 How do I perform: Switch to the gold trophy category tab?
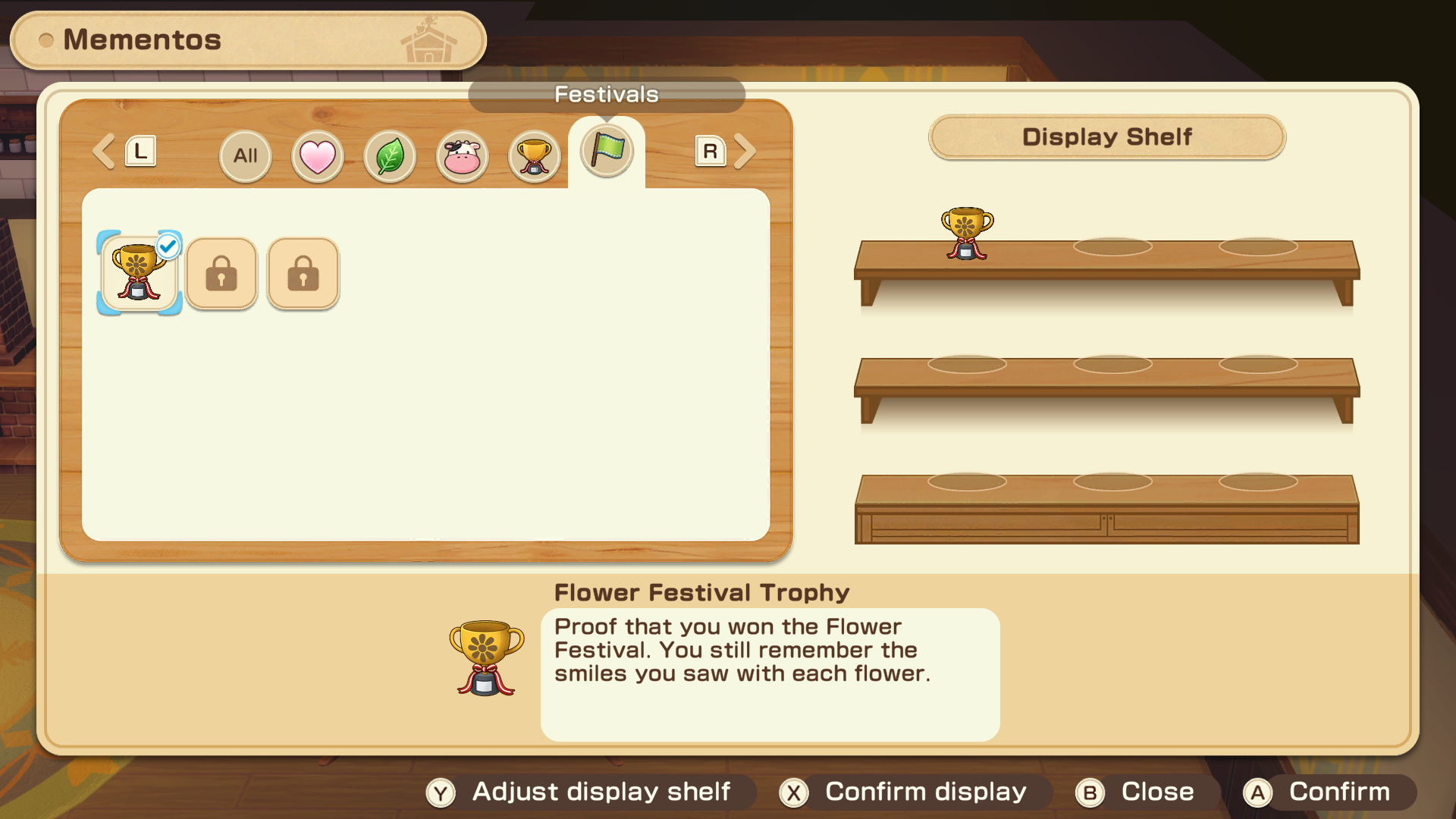(534, 156)
